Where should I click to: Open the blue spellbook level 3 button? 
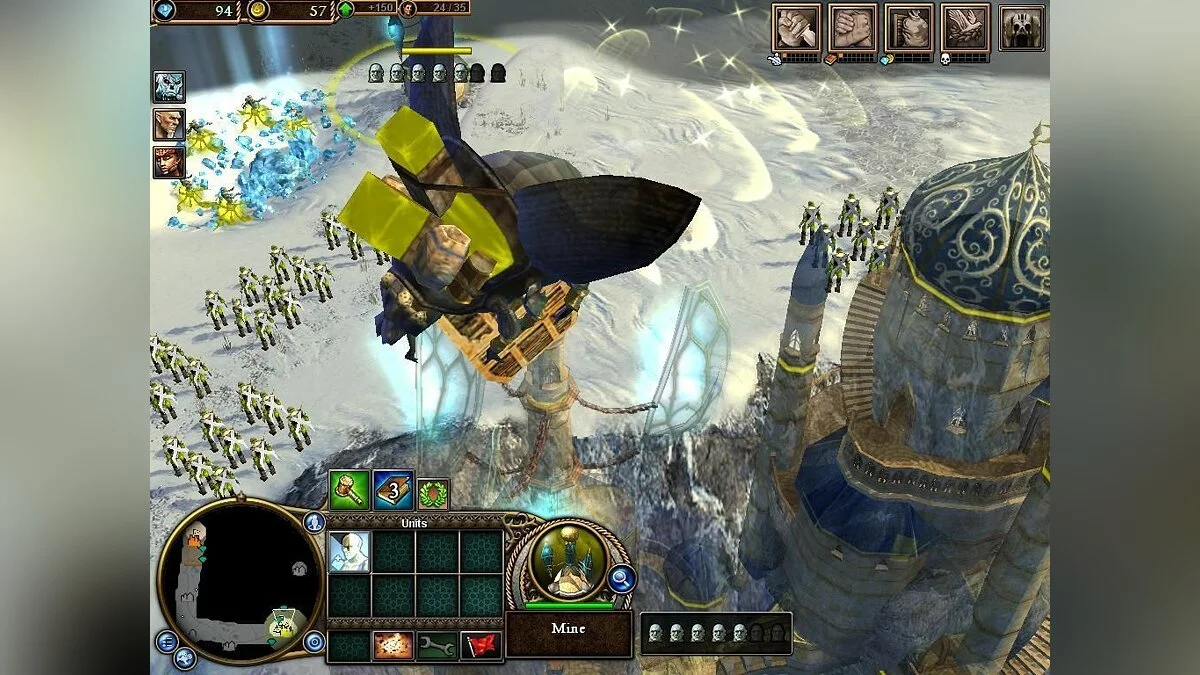pyautogui.click(x=393, y=490)
